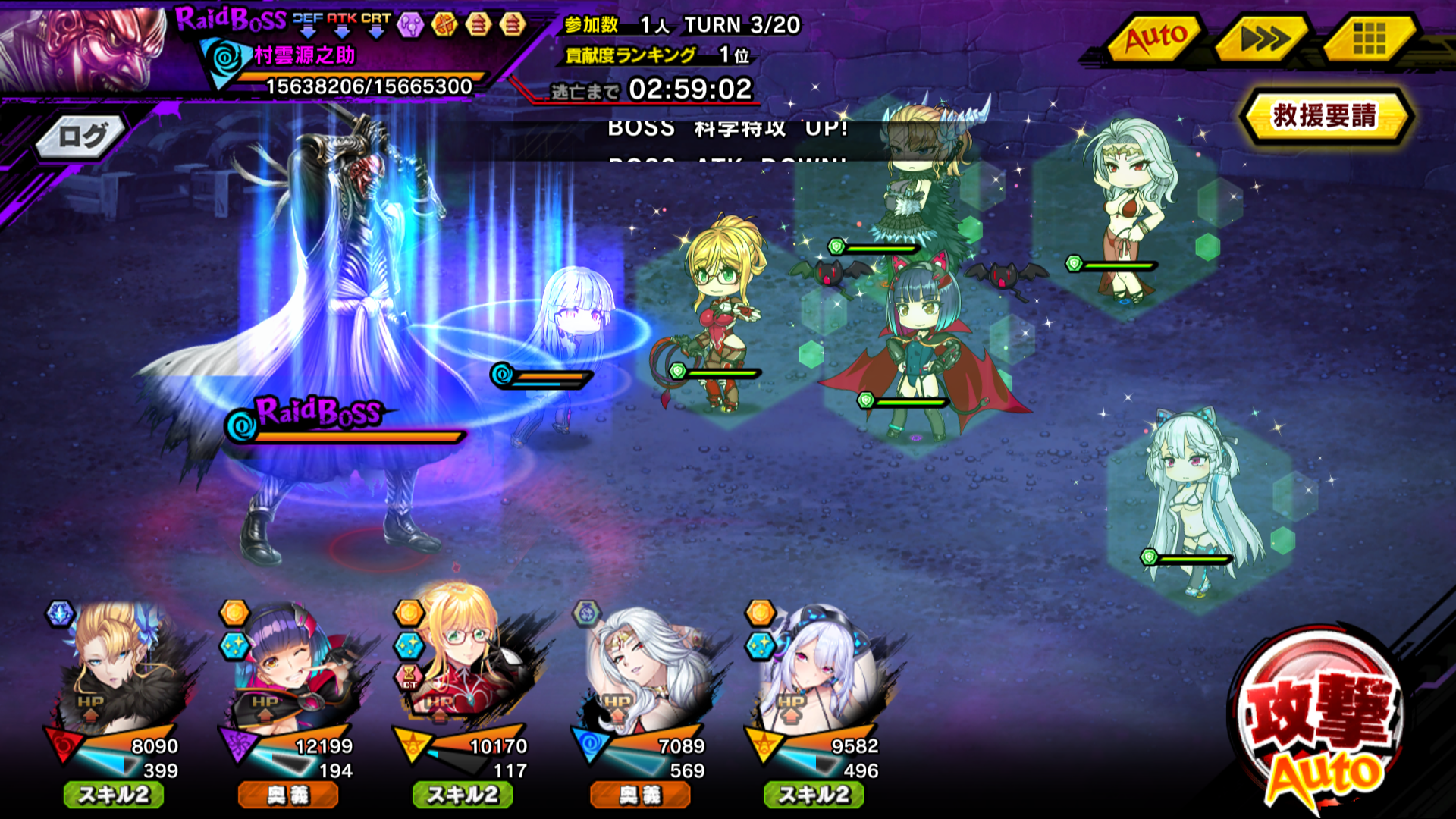1456x819 pixels.
Task: Use スキル2 under the blonde fur-collar character
Action: click(x=114, y=795)
